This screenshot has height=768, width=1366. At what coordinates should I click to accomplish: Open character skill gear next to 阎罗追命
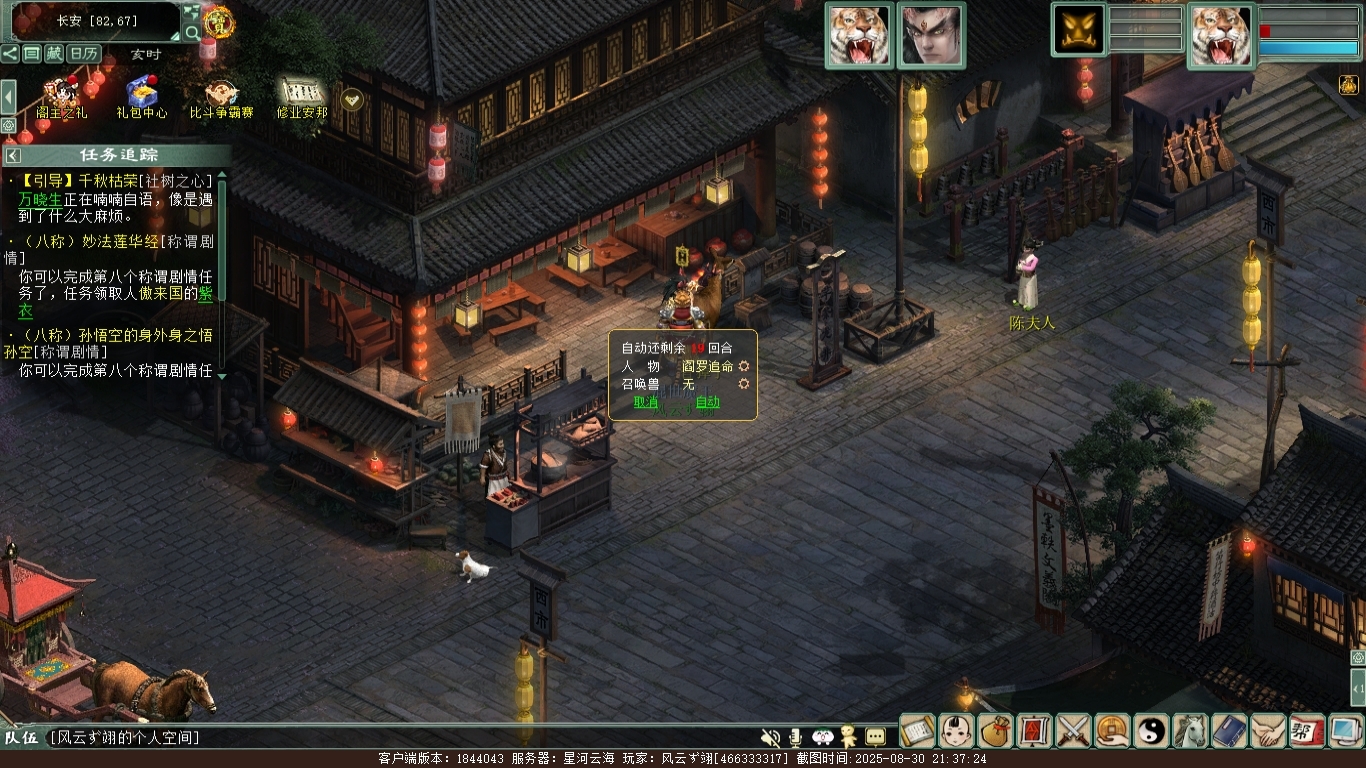(744, 367)
